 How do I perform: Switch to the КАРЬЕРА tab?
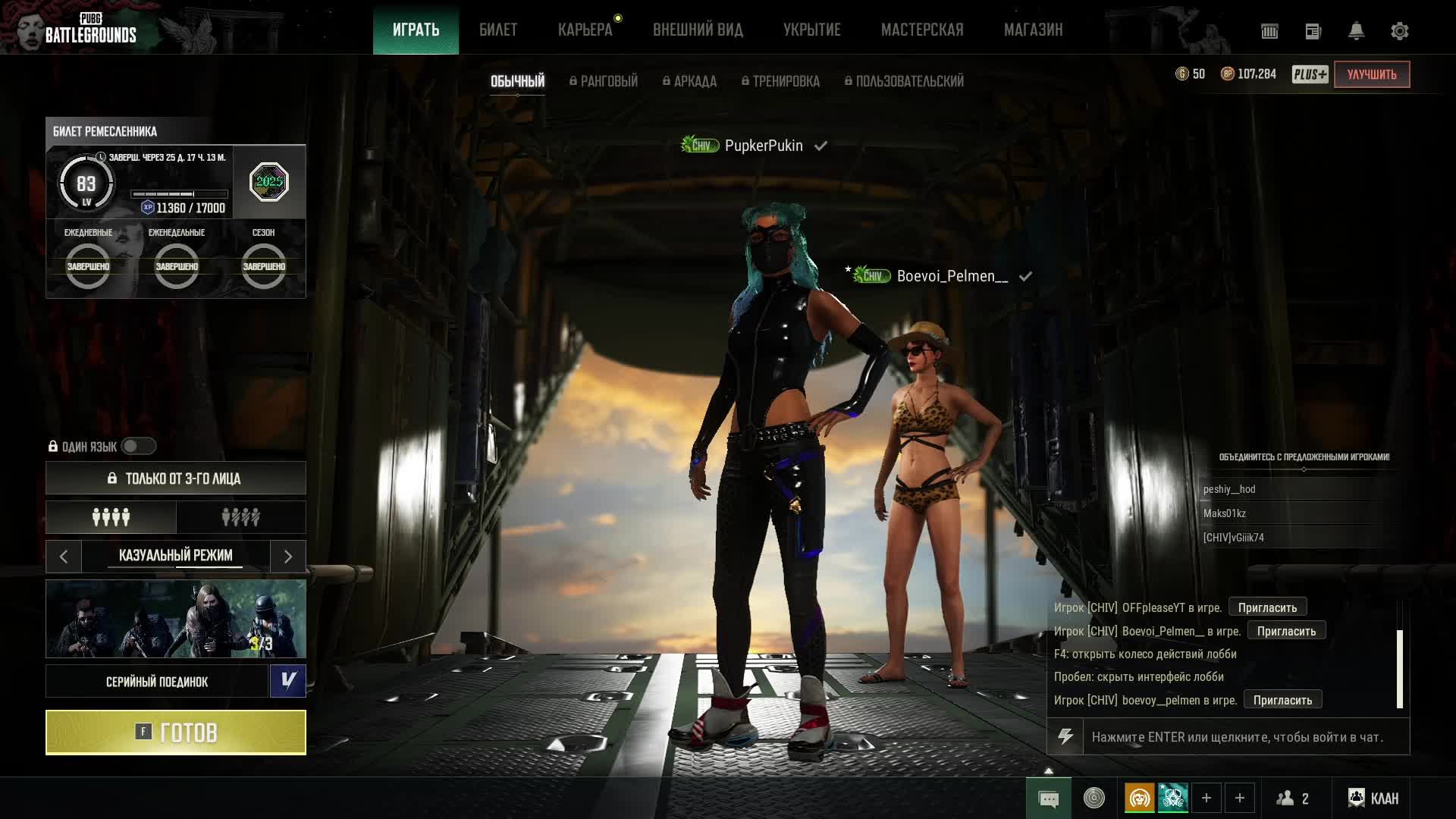pyautogui.click(x=585, y=30)
